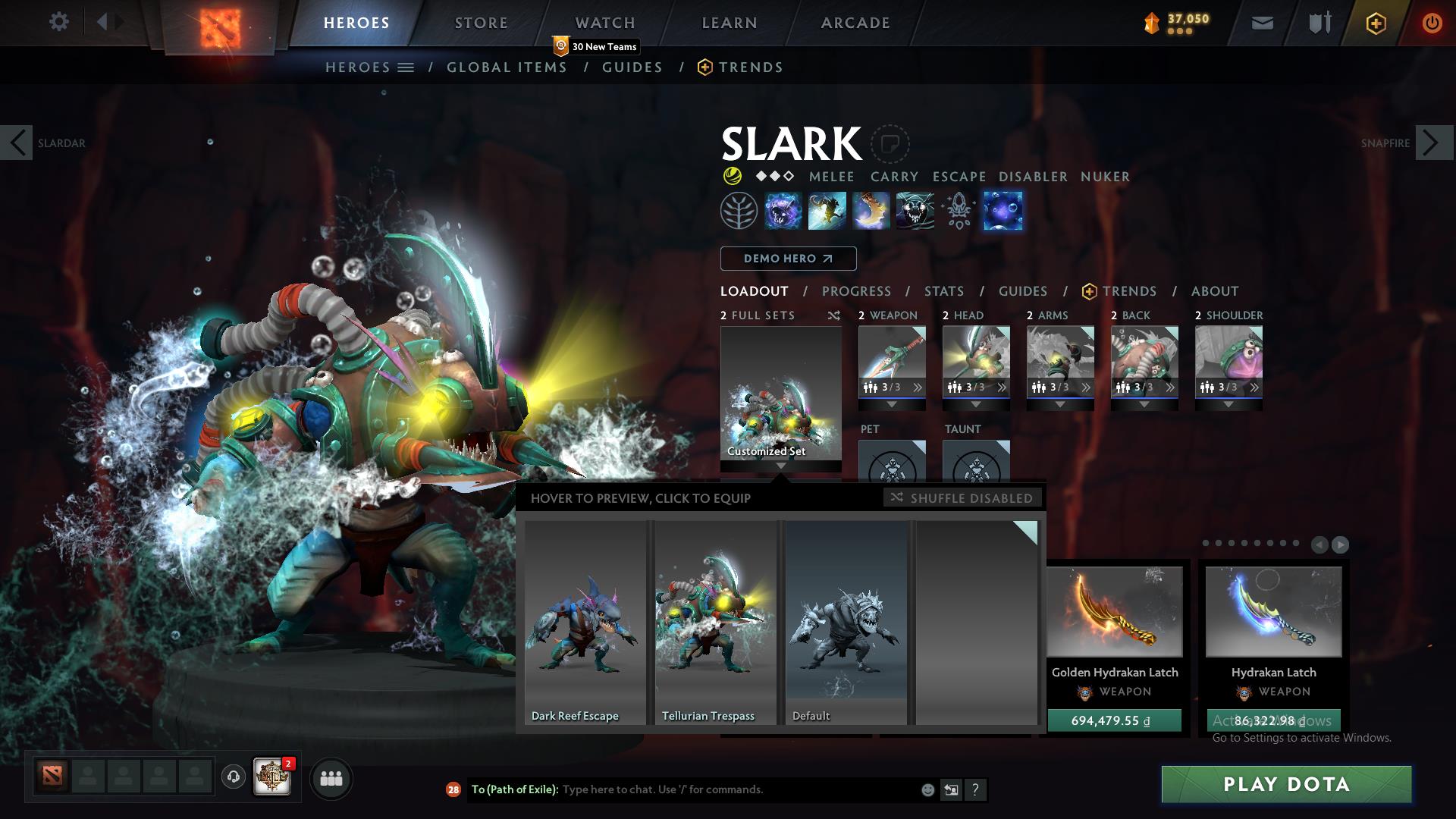Show Slark's Stats tab
Screen dimensions: 1456x819
[943, 291]
